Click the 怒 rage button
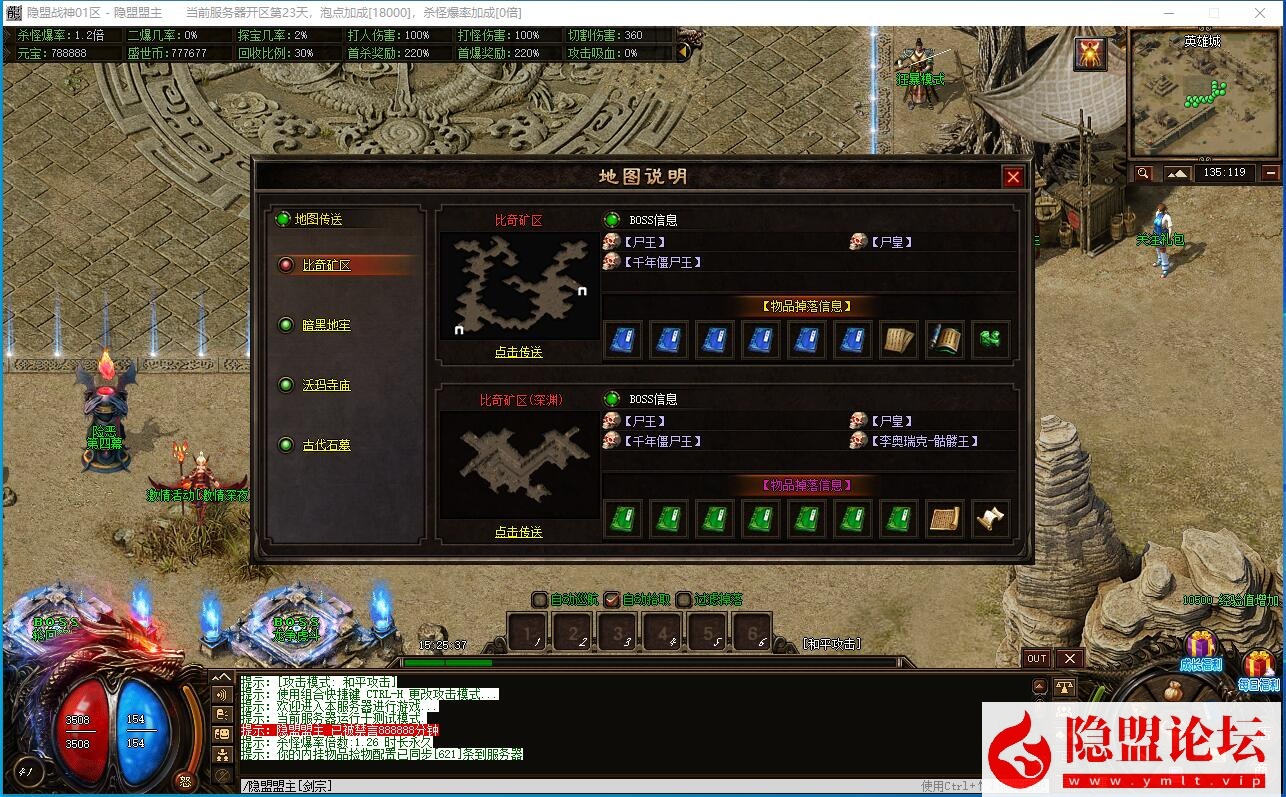Image resolution: width=1286 pixels, height=797 pixels. pos(183,780)
